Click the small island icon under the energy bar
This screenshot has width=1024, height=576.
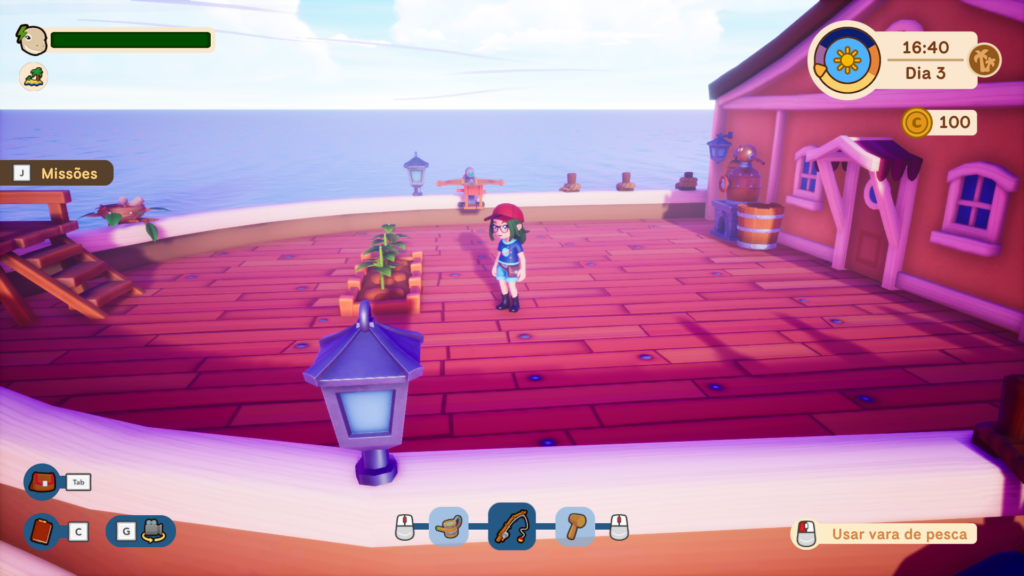[33, 76]
